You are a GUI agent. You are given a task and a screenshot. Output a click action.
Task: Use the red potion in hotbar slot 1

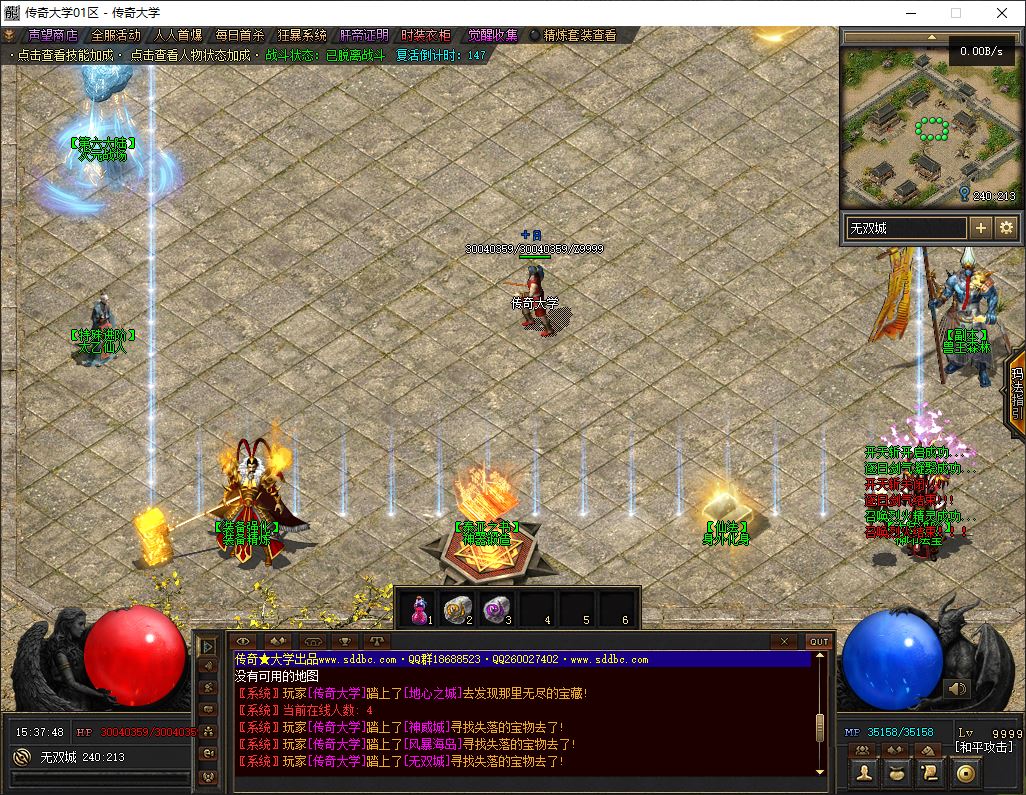(x=420, y=607)
